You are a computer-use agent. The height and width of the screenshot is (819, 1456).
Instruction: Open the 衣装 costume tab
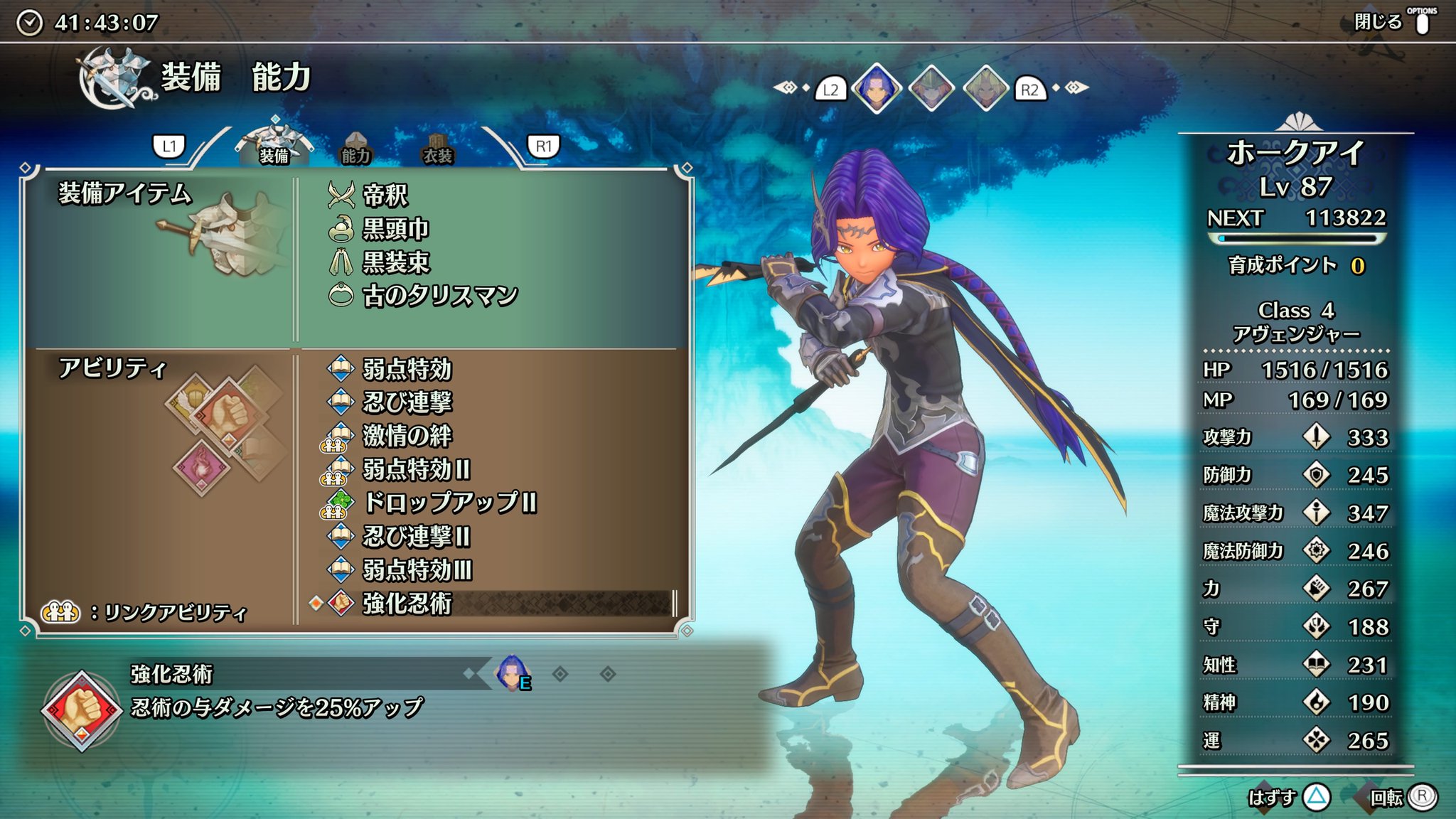tap(437, 149)
